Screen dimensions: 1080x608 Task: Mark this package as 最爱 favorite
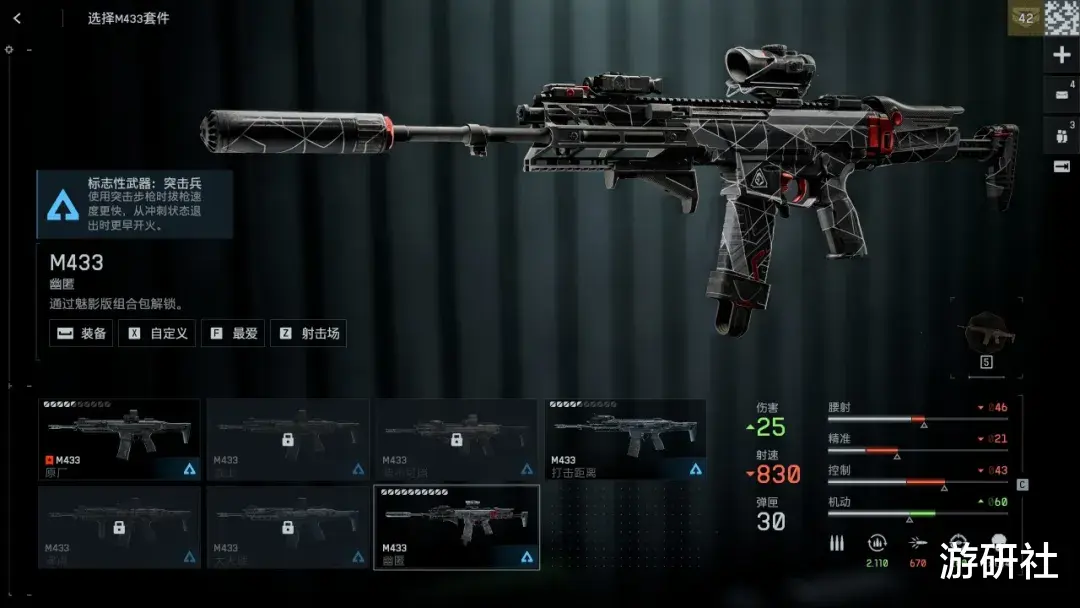[x=234, y=334]
